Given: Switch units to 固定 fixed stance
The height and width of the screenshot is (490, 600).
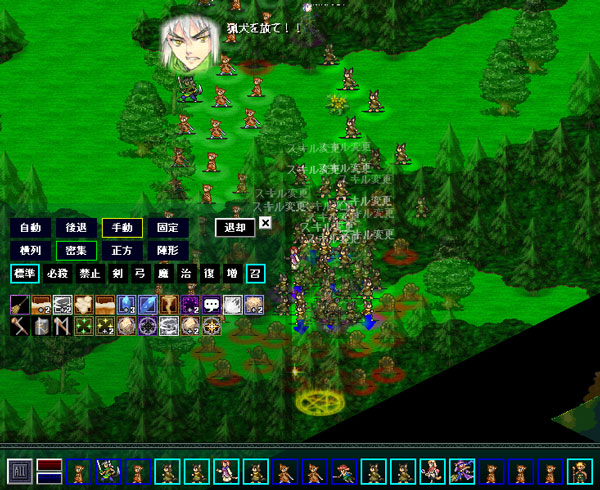Looking at the screenshot, I should [x=168, y=227].
